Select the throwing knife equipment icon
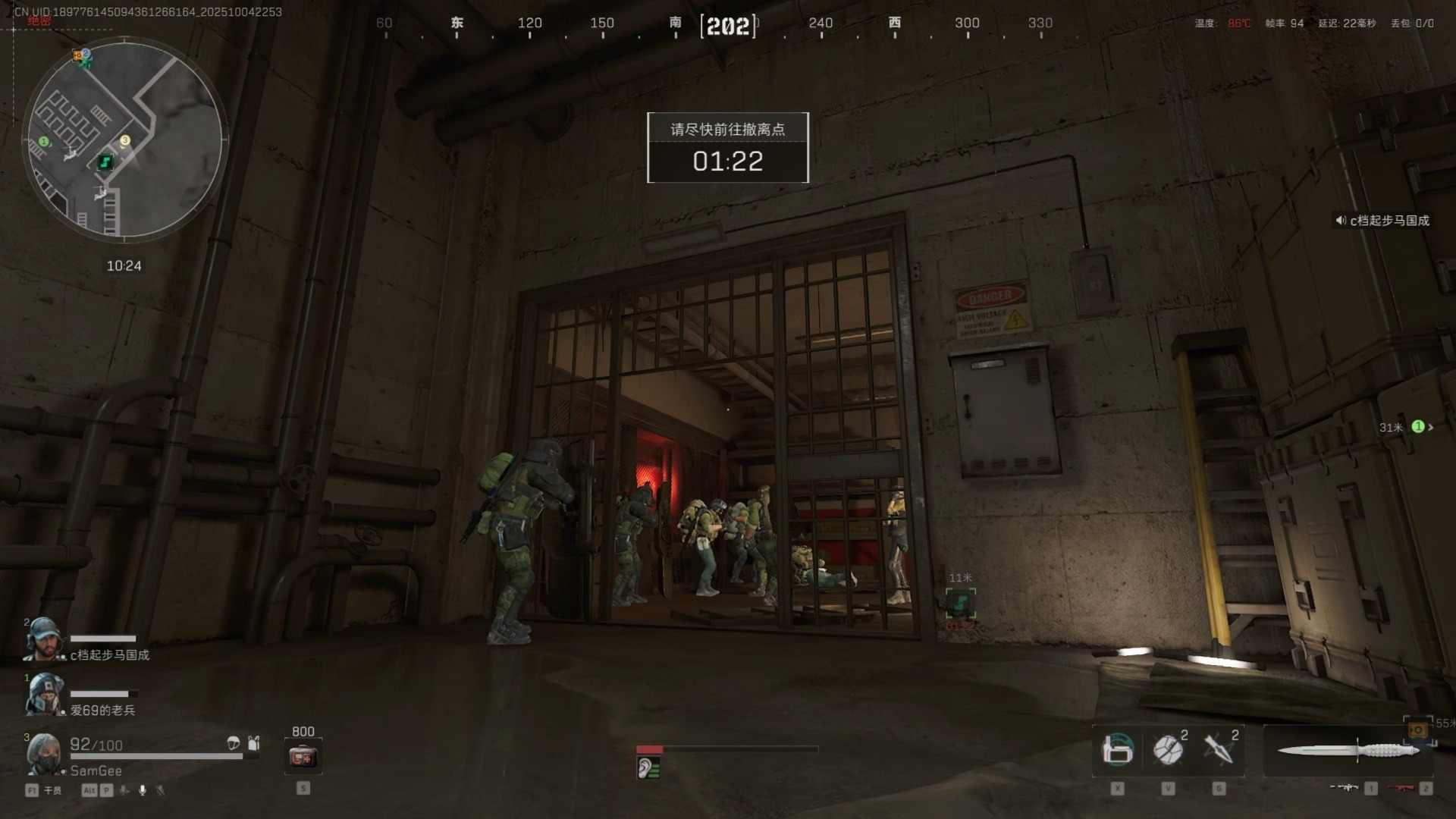The image size is (1456, 819). tap(1219, 750)
